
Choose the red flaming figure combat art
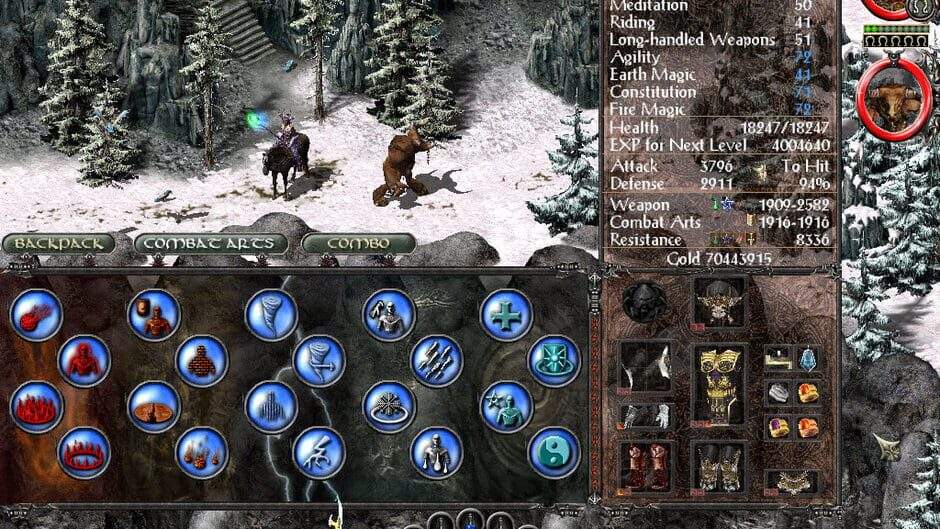(84, 360)
